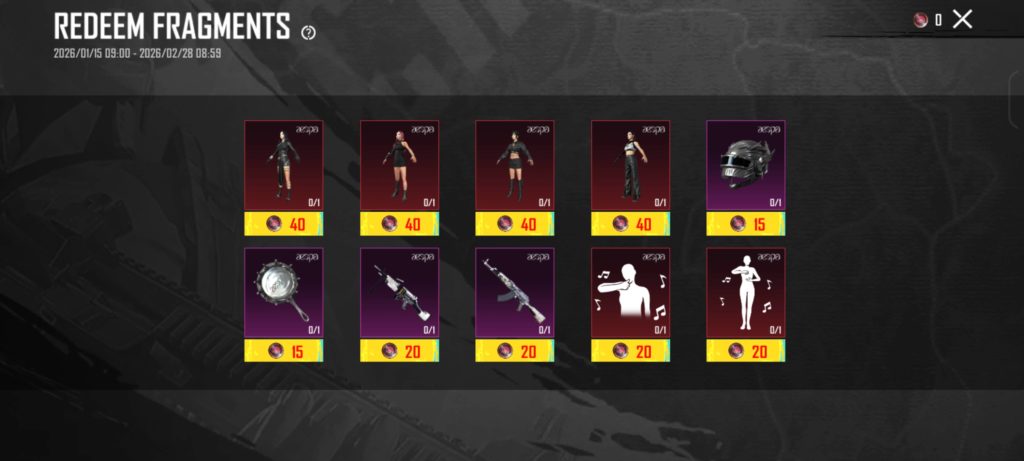This screenshot has width=1024, height=461.
Task: Choose the white crop top and black pants outfit
Action: [630, 165]
